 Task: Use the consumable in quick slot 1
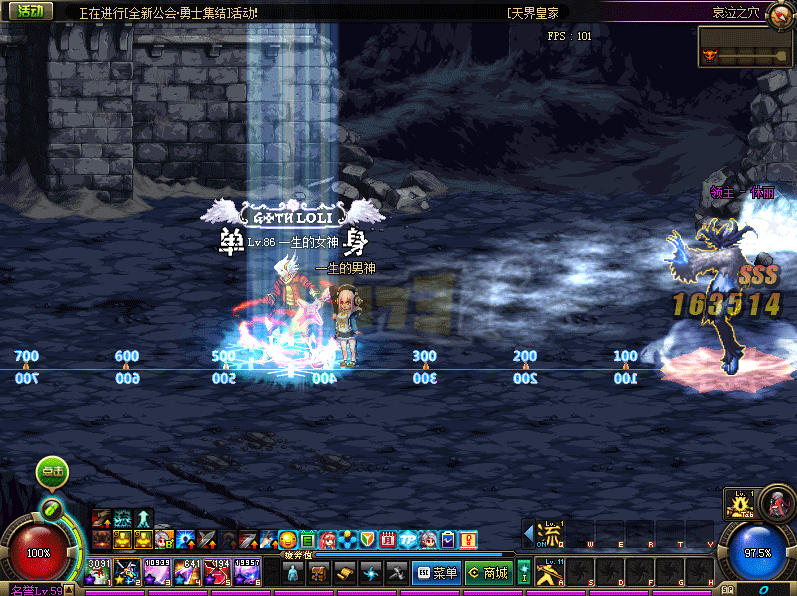click(x=97, y=573)
